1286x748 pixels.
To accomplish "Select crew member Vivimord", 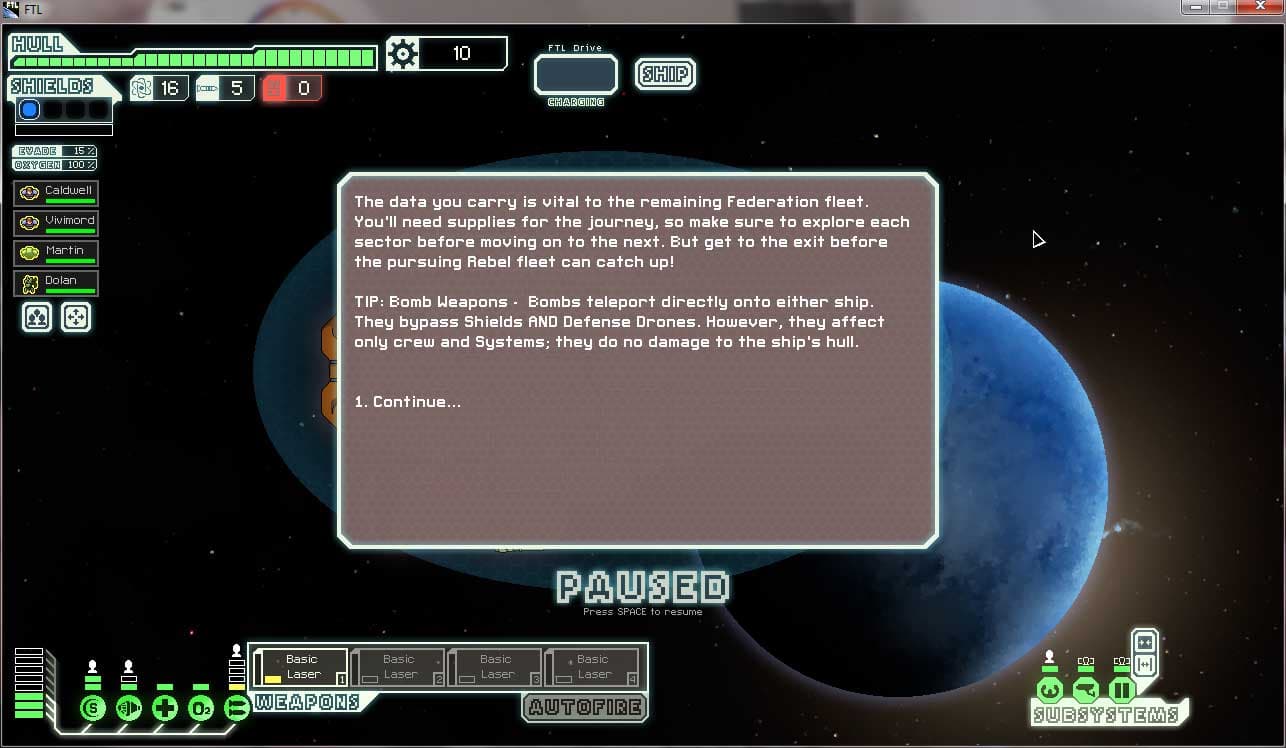I will (56, 223).
